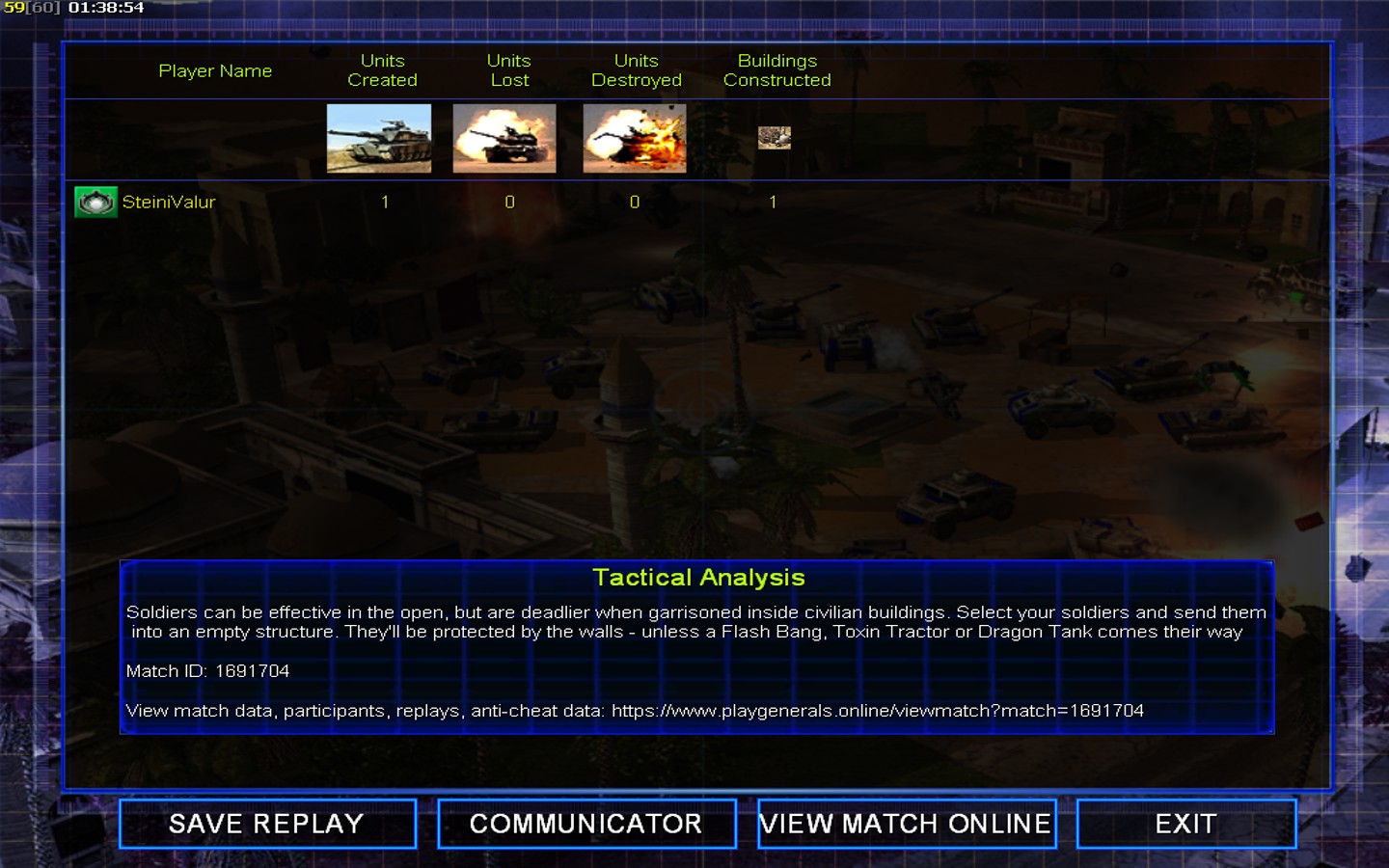Image resolution: width=1389 pixels, height=868 pixels.
Task: Select the SteiniValur player row
Action: [x=169, y=203]
